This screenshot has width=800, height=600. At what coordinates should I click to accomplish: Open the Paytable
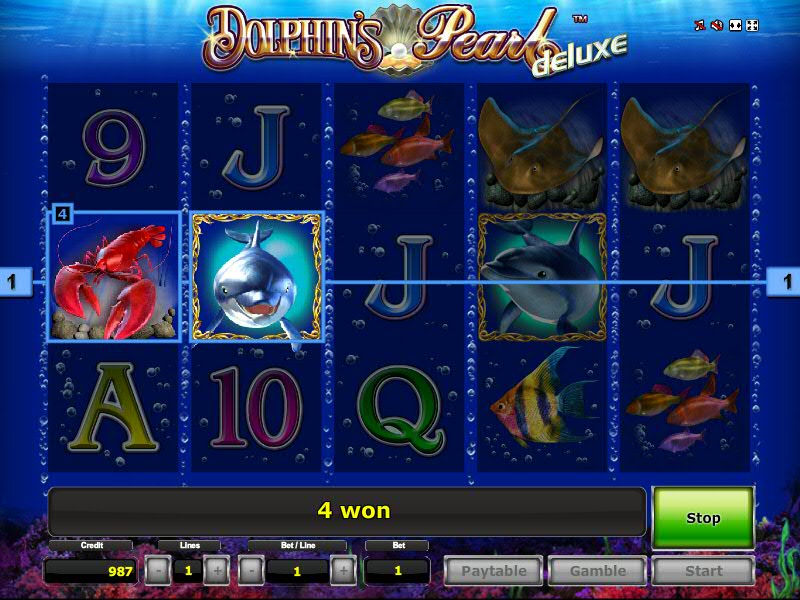click(494, 571)
